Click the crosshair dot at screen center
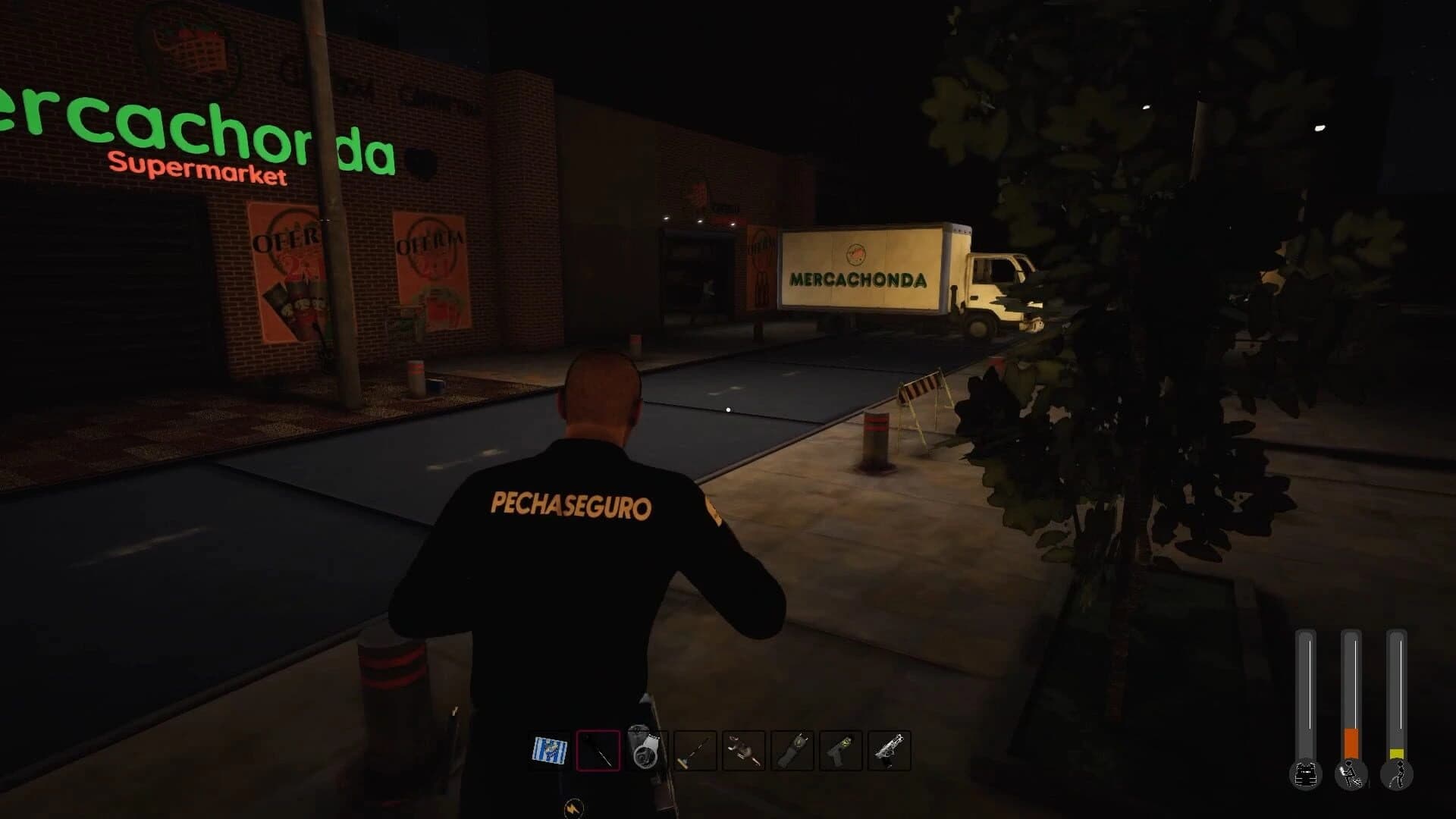The height and width of the screenshot is (819, 1456). [x=728, y=409]
